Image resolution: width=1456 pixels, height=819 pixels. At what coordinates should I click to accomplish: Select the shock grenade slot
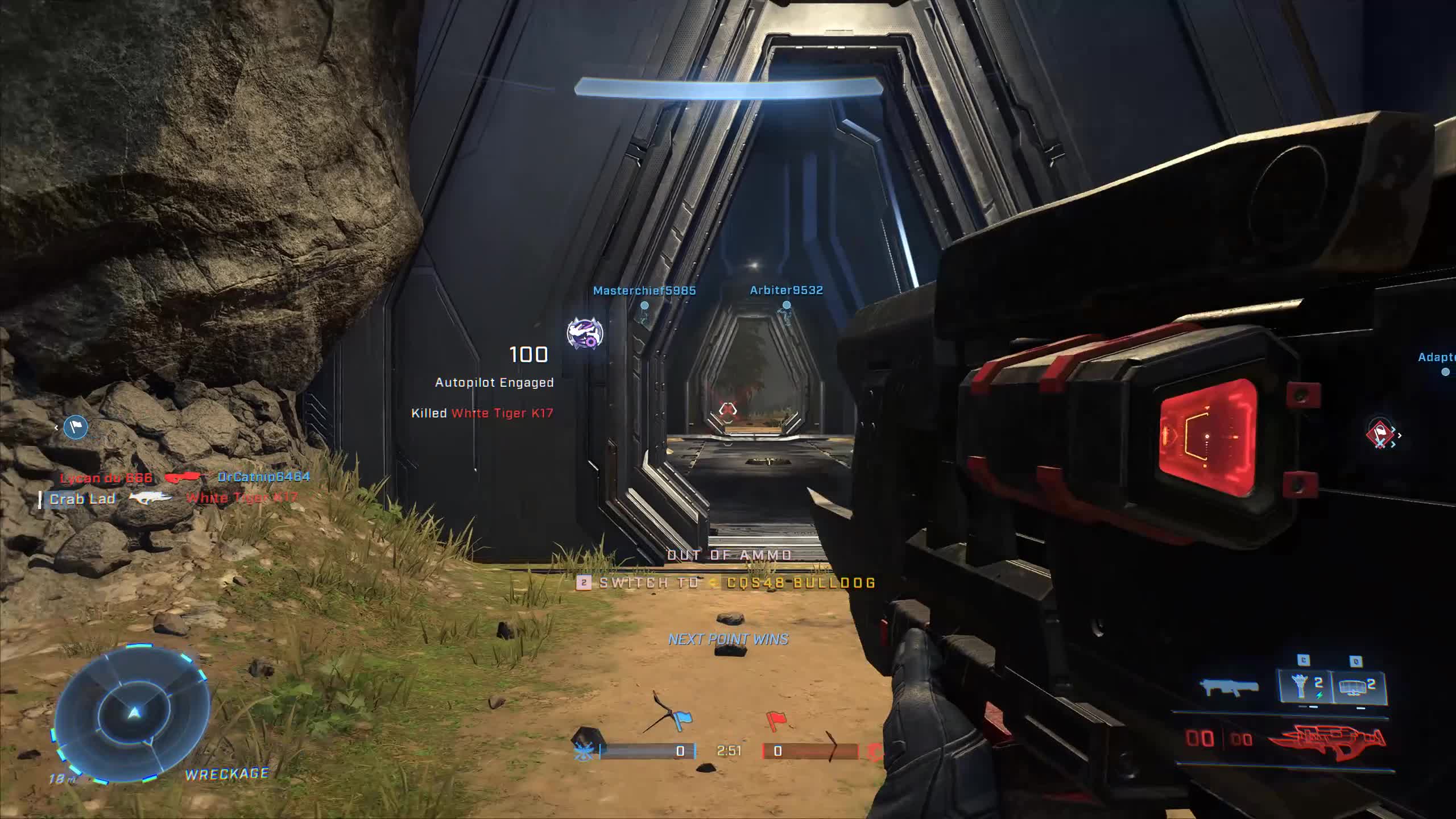pos(1306,686)
